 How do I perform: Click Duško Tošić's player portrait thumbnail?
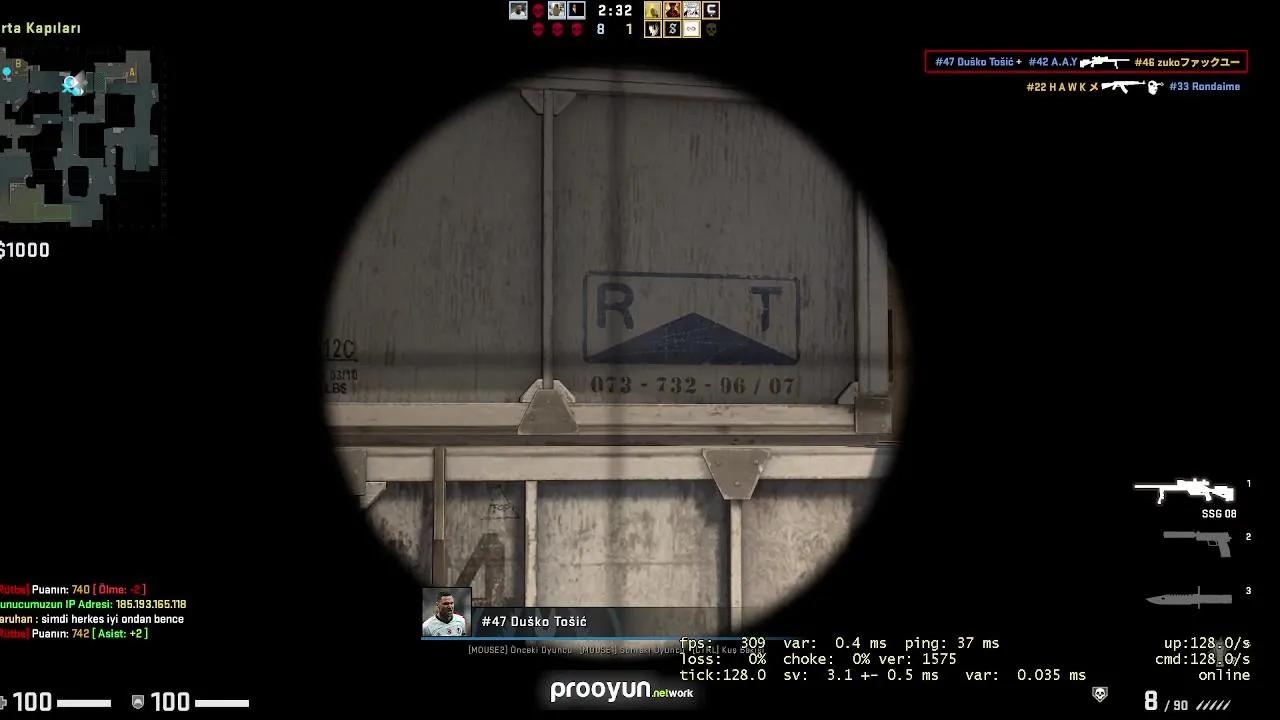pyautogui.click(x=448, y=611)
